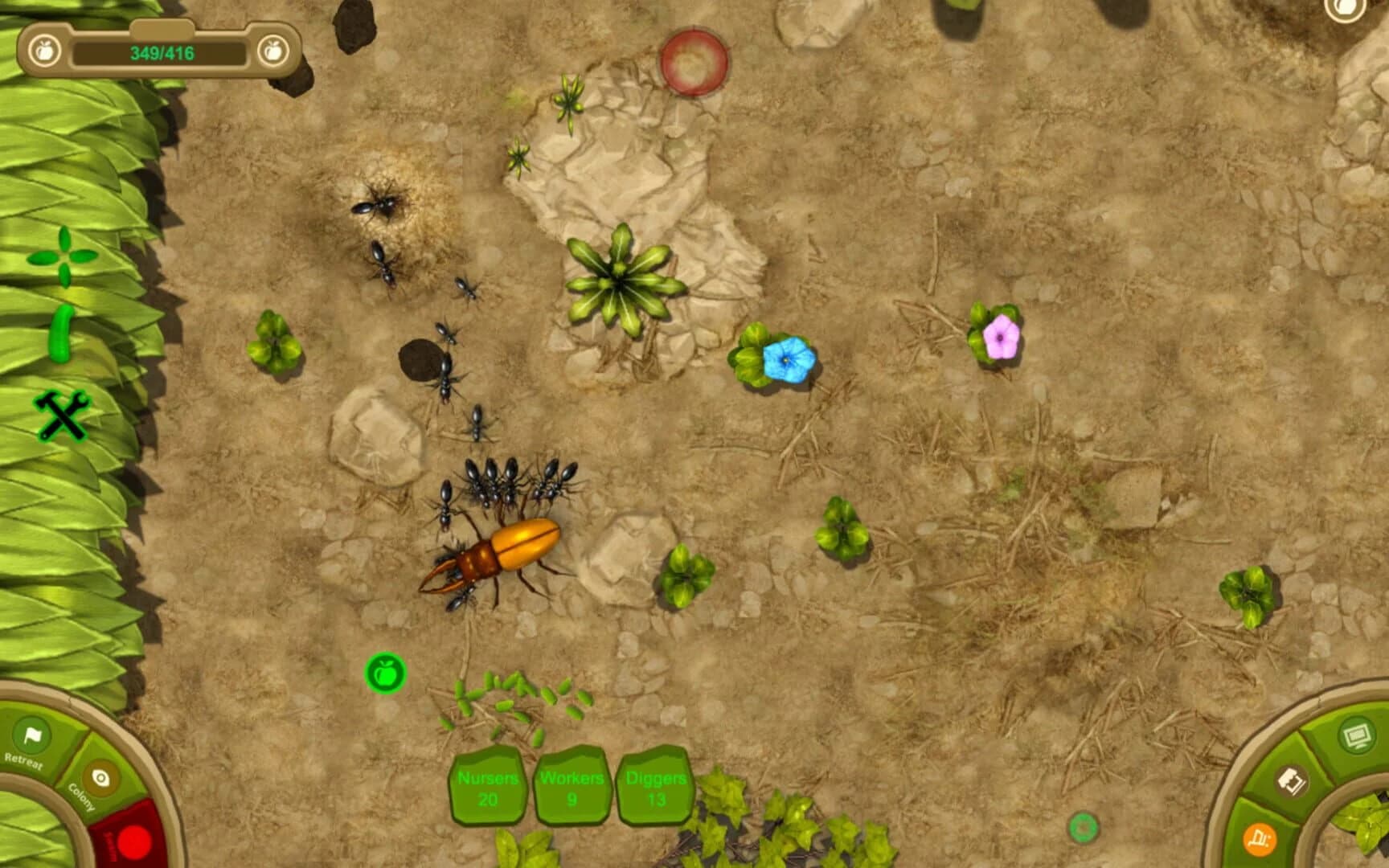This screenshot has width=1389, height=868.
Task: Click the glowing green apple marker on the map
Action: pos(386,674)
